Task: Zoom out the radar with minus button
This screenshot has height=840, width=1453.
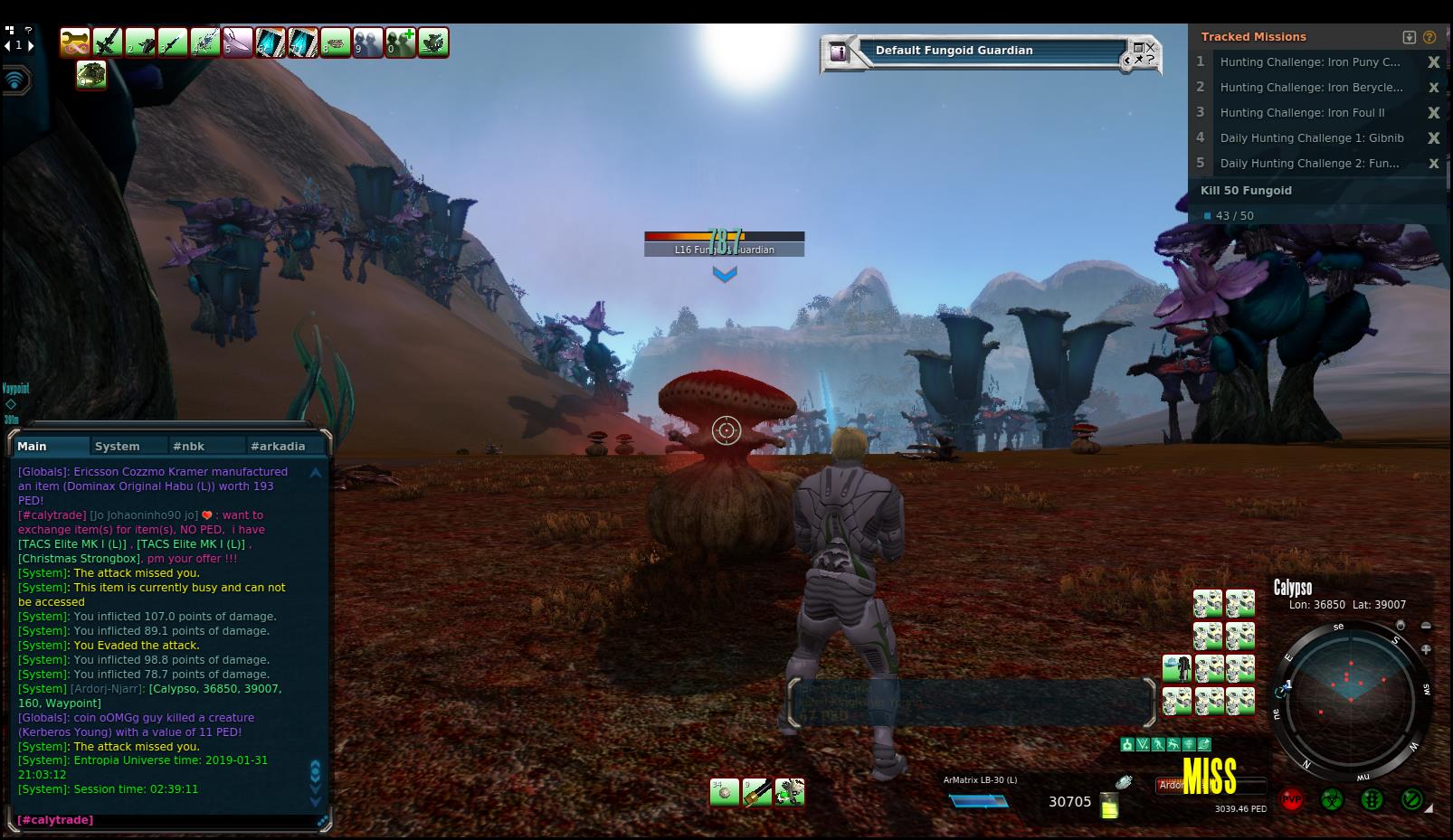Action: 1426,626
